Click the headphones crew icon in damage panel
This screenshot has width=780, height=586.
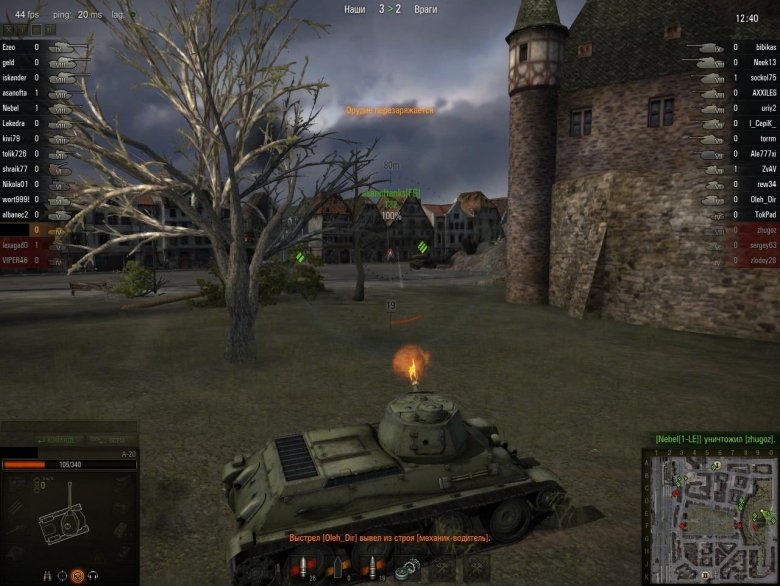coord(92,575)
